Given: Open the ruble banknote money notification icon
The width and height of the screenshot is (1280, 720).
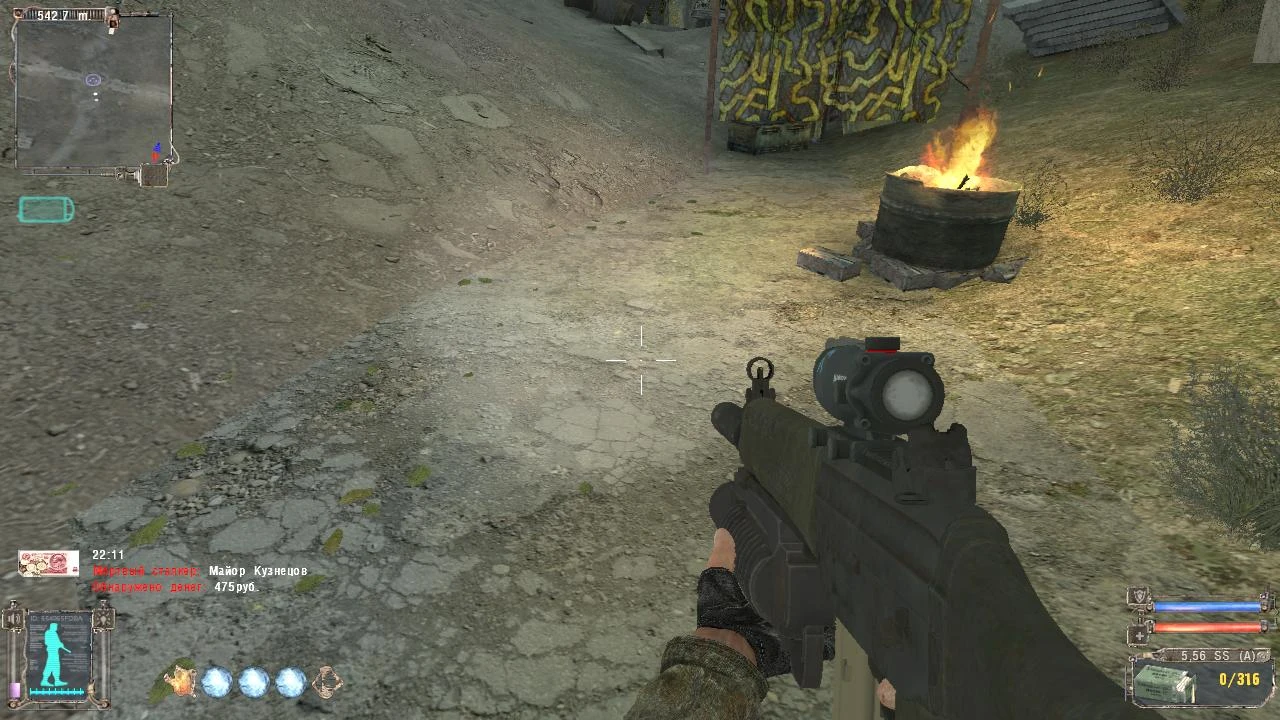Looking at the screenshot, I should coord(47,562).
